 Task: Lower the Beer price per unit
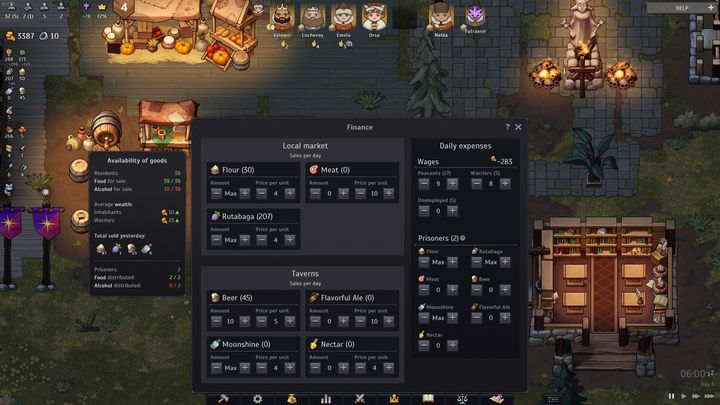tap(262, 321)
